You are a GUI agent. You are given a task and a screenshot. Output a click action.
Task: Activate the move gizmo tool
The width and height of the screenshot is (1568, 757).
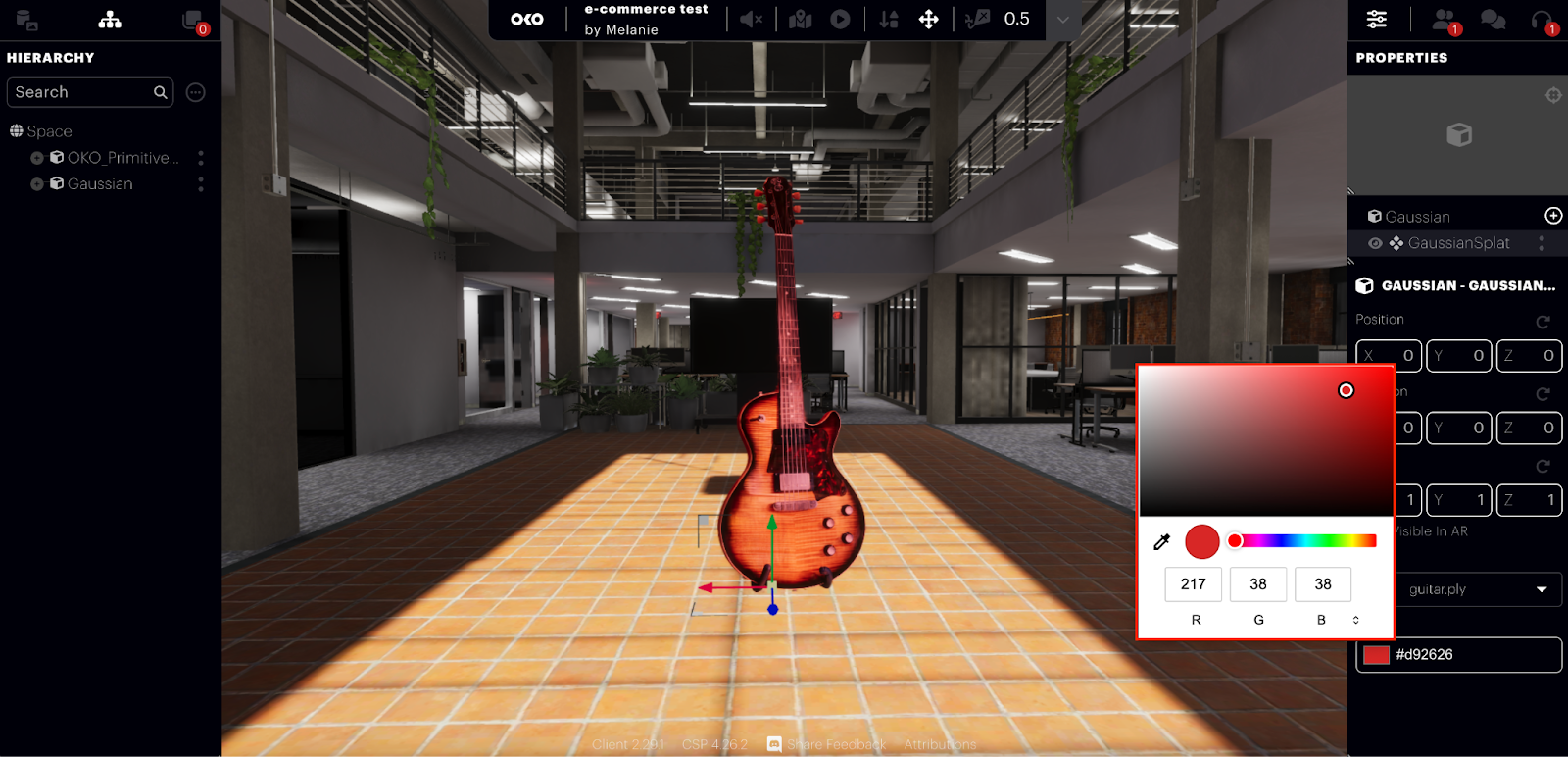coord(928,20)
